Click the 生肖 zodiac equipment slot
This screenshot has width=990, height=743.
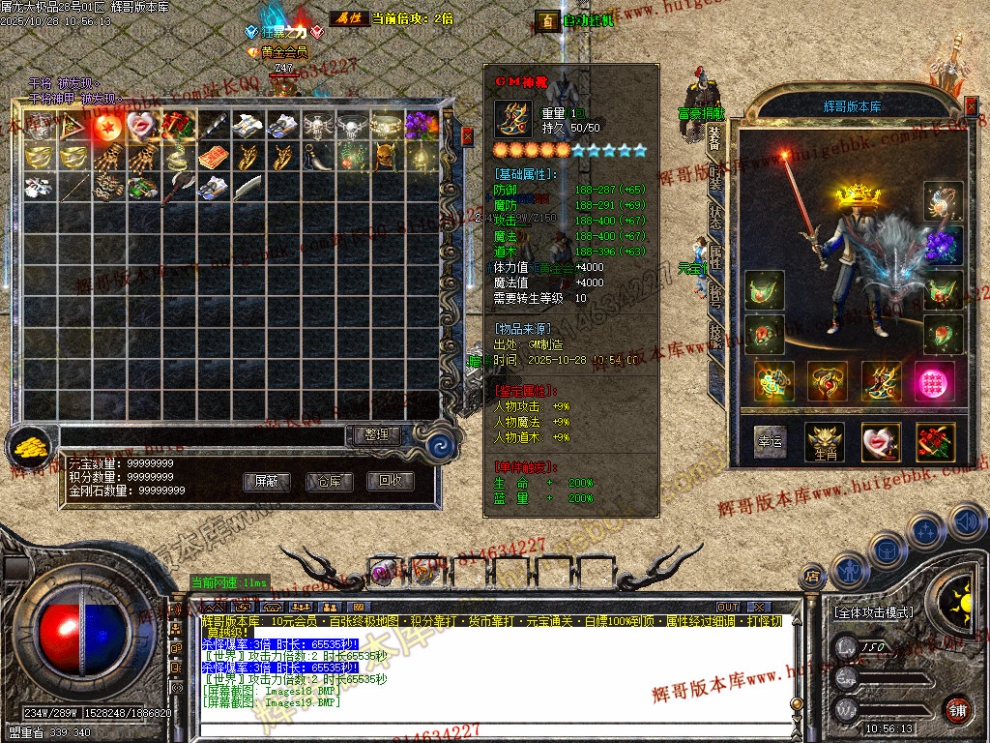point(825,442)
